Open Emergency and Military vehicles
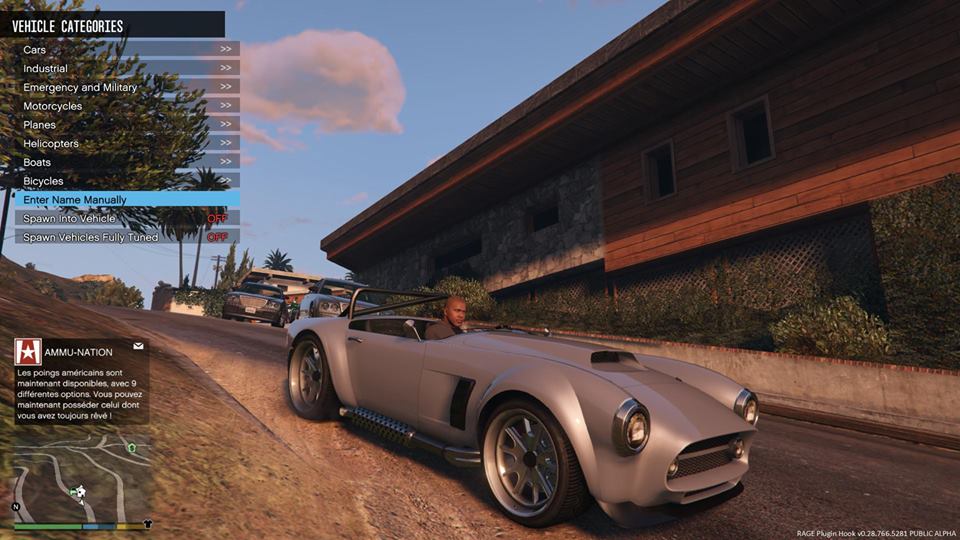The image size is (960, 540). click(x=125, y=87)
